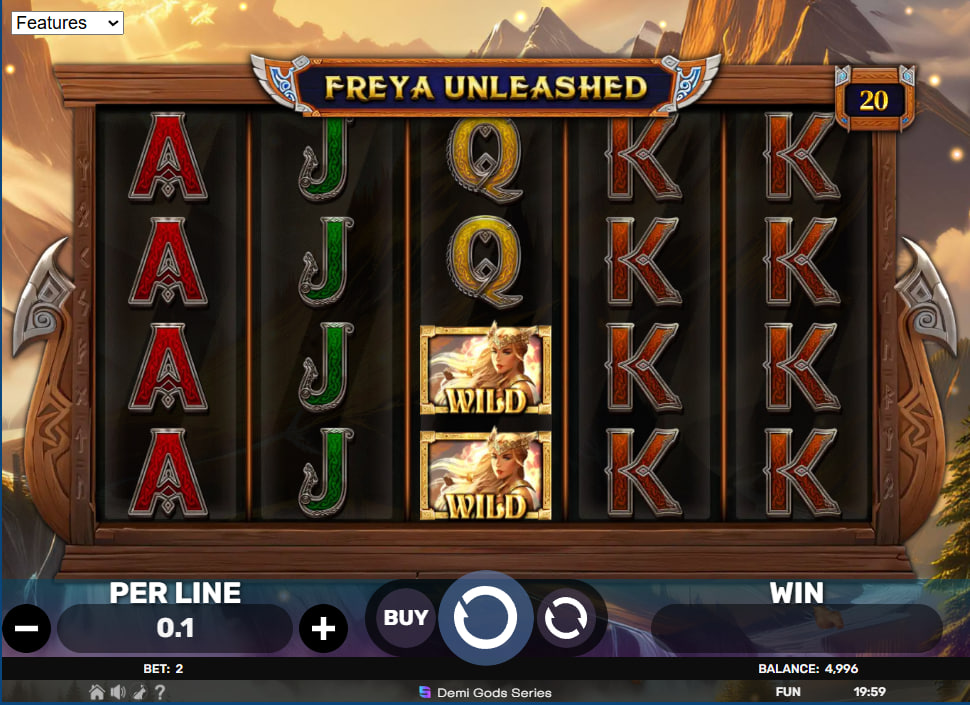Viewport: 970px width, 705px height.
Task: Go to the home lobby icon
Action: (x=97, y=692)
